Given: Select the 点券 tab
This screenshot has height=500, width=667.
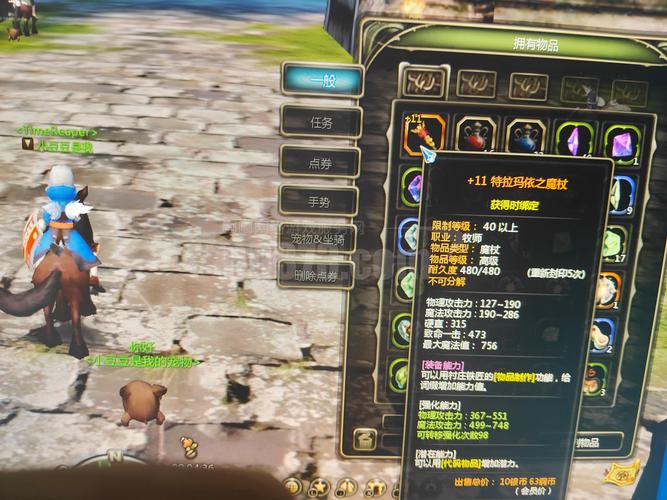Looking at the screenshot, I should (320, 161).
